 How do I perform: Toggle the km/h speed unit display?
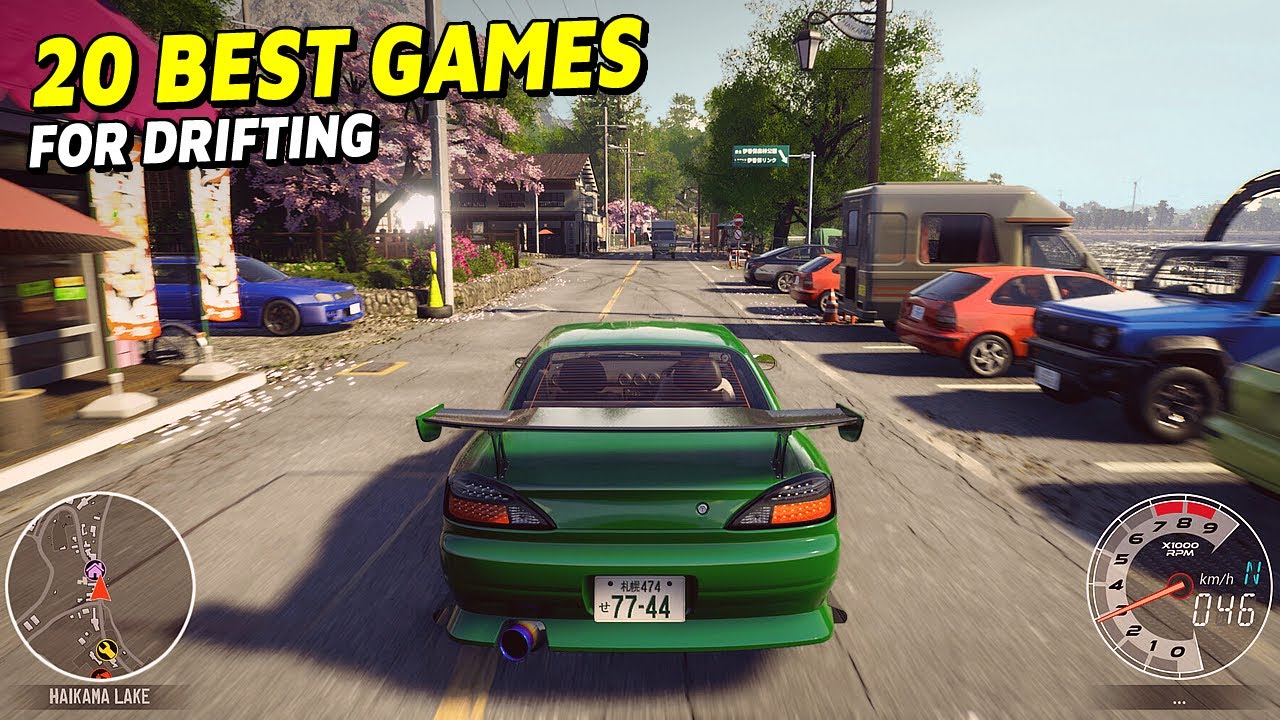(1216, 579)
